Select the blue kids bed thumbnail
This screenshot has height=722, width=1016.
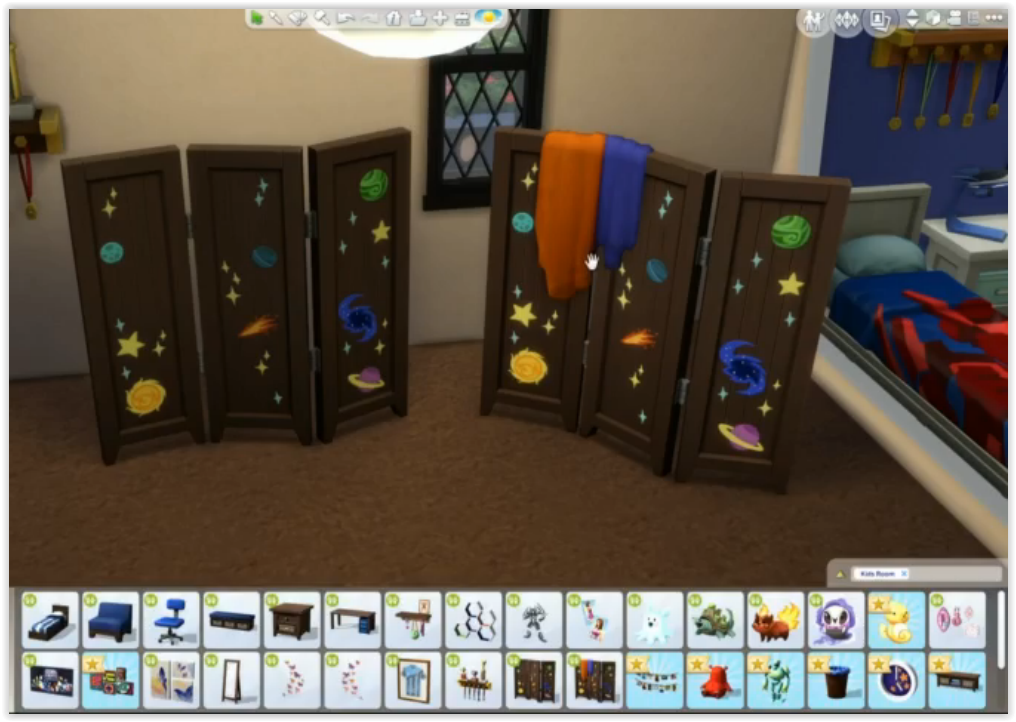click(51, 621)
